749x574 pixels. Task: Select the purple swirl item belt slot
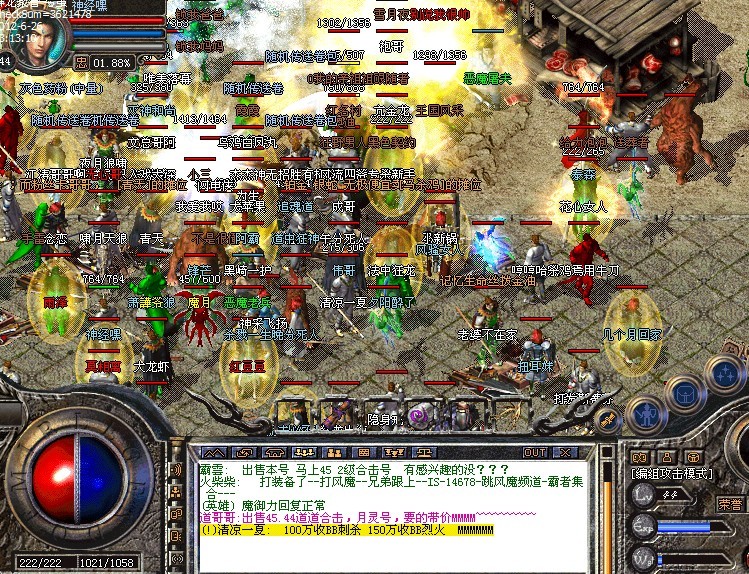tap(419, 414)
